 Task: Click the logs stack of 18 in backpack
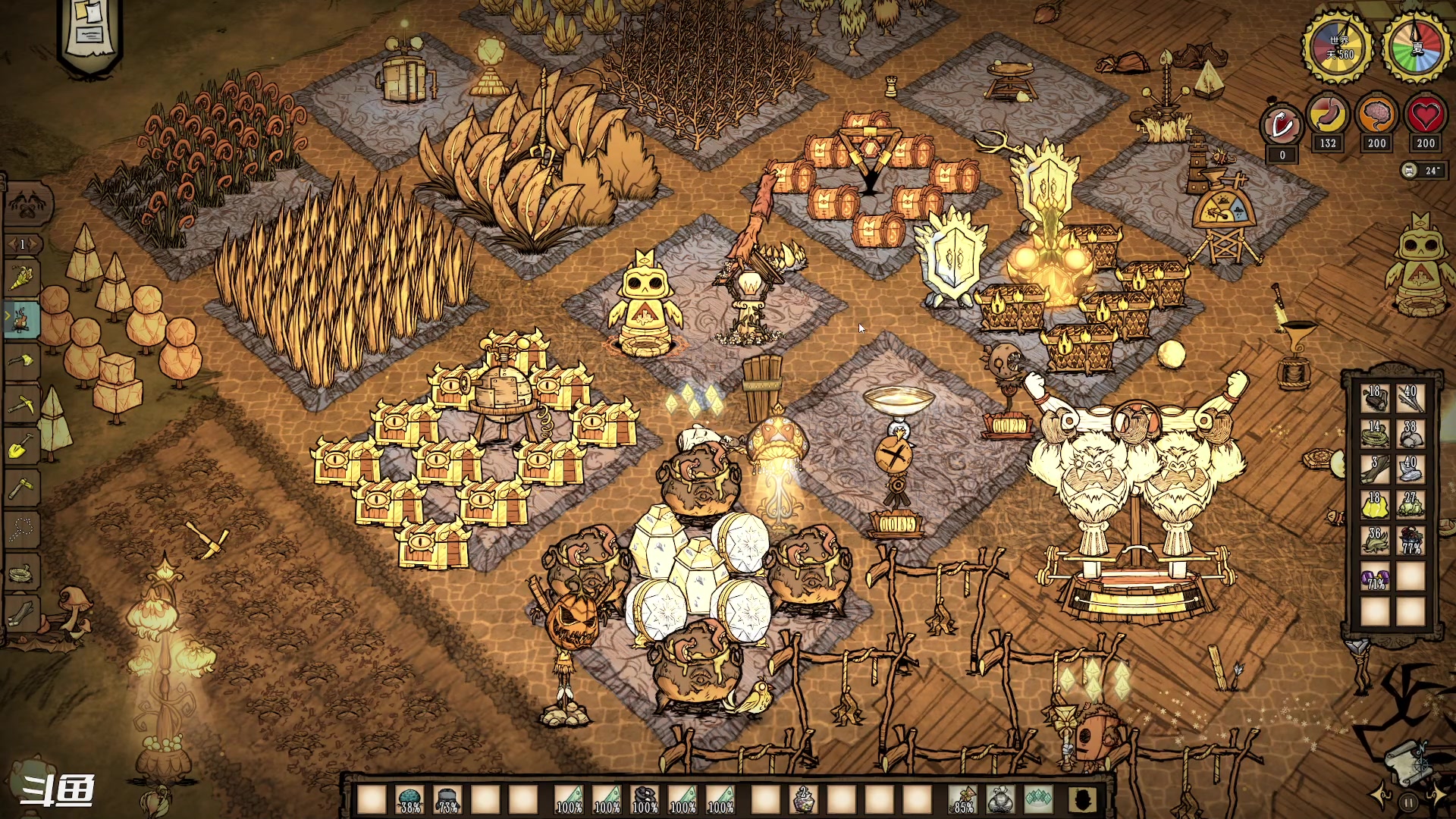pos(1375,397)
